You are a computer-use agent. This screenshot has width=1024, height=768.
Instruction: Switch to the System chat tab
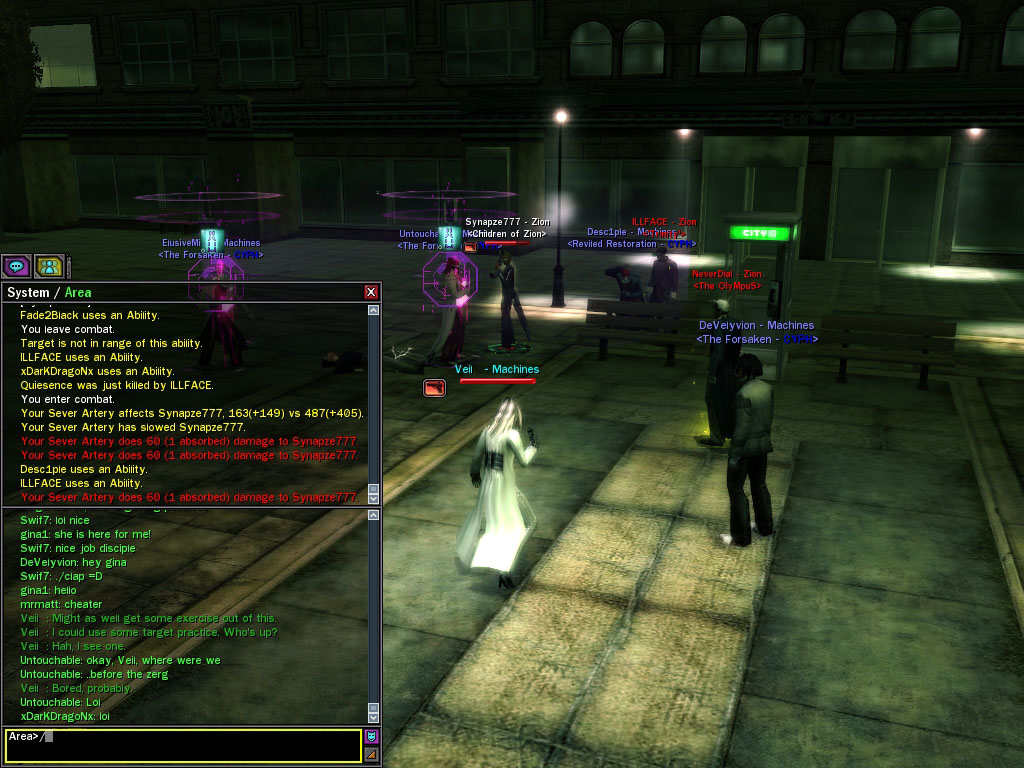coord(28,293)
